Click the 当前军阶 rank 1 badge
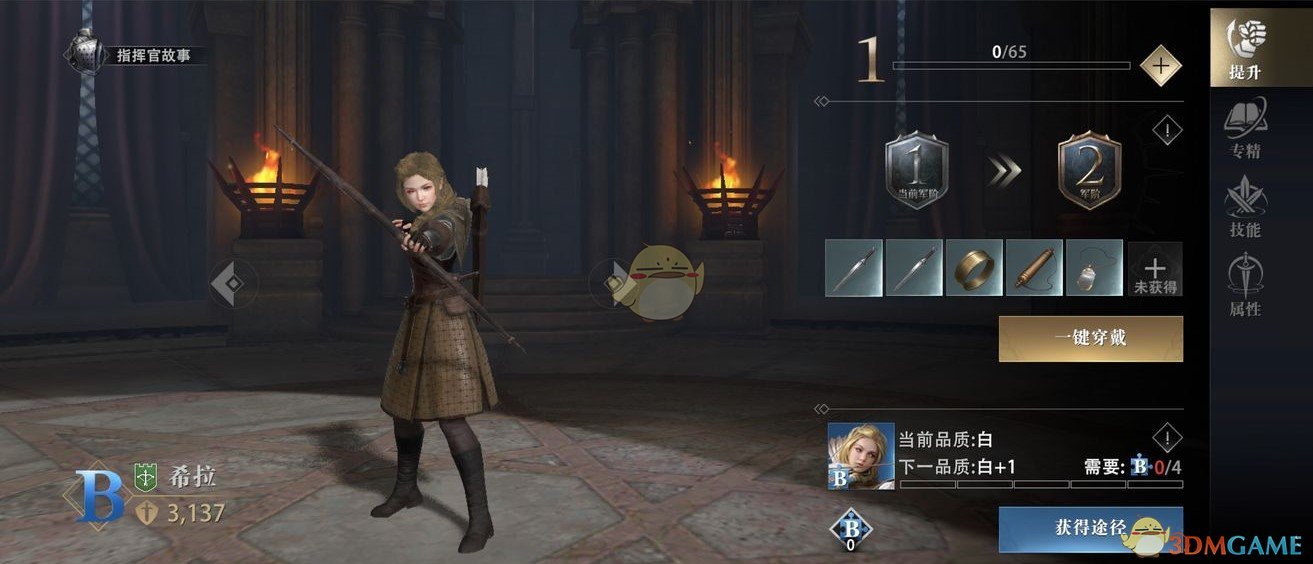Viewport: 1313px width, 564px height. click(x=916, y=171)
